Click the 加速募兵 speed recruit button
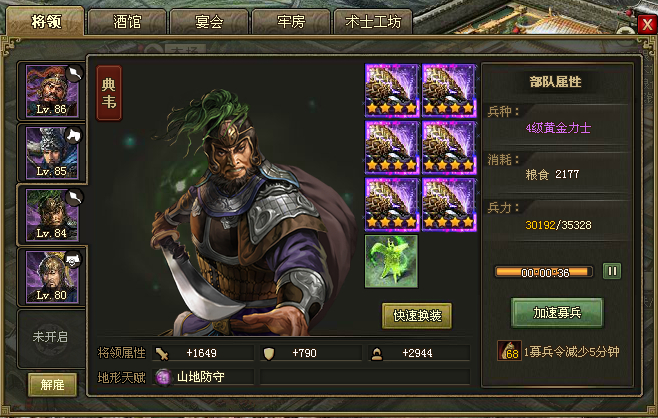Viewport: 658px width, 418px height. point(557,312)
